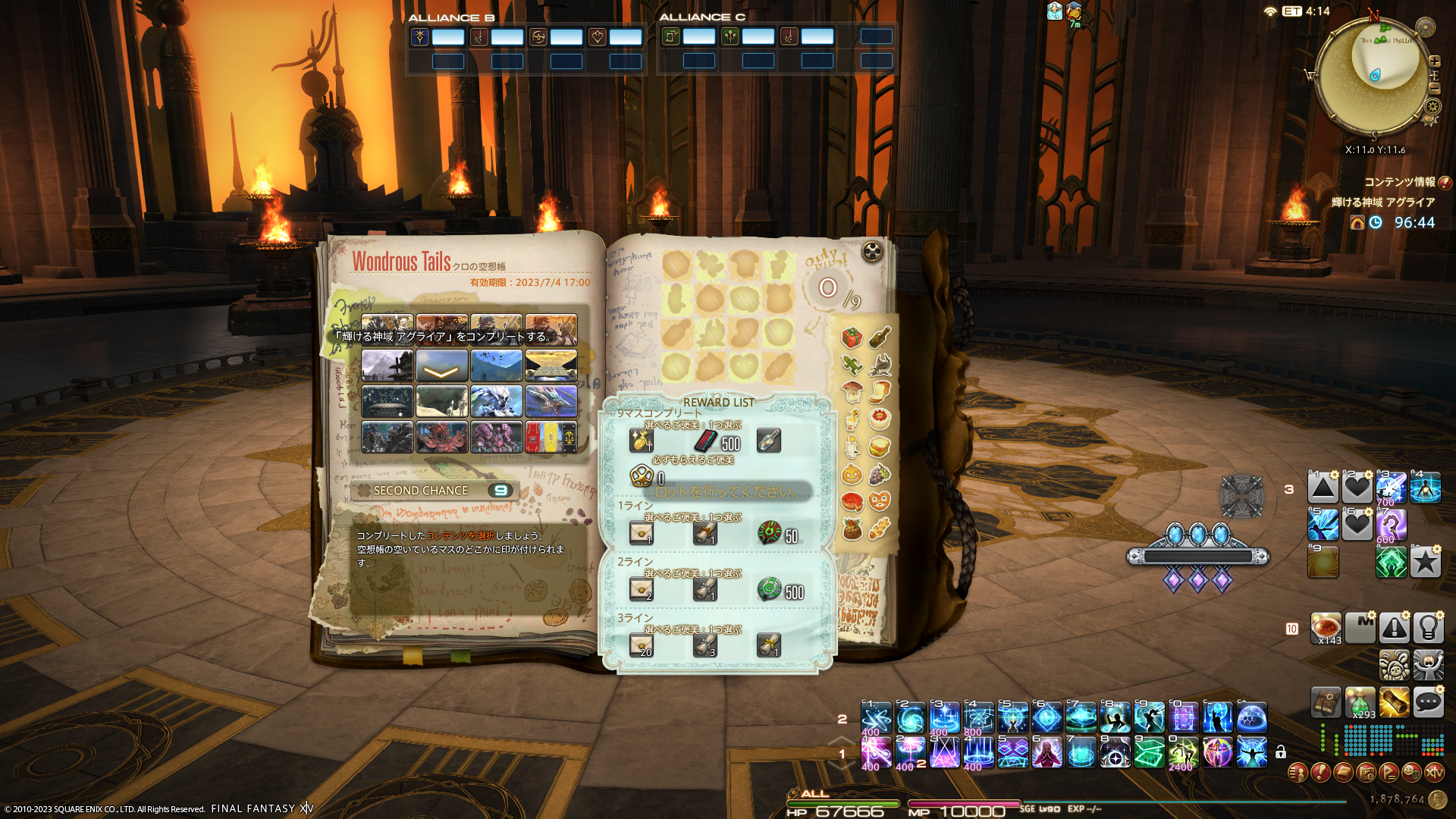Select the star sign marker icon
Screen dimensions: 1456x819
1425,562
